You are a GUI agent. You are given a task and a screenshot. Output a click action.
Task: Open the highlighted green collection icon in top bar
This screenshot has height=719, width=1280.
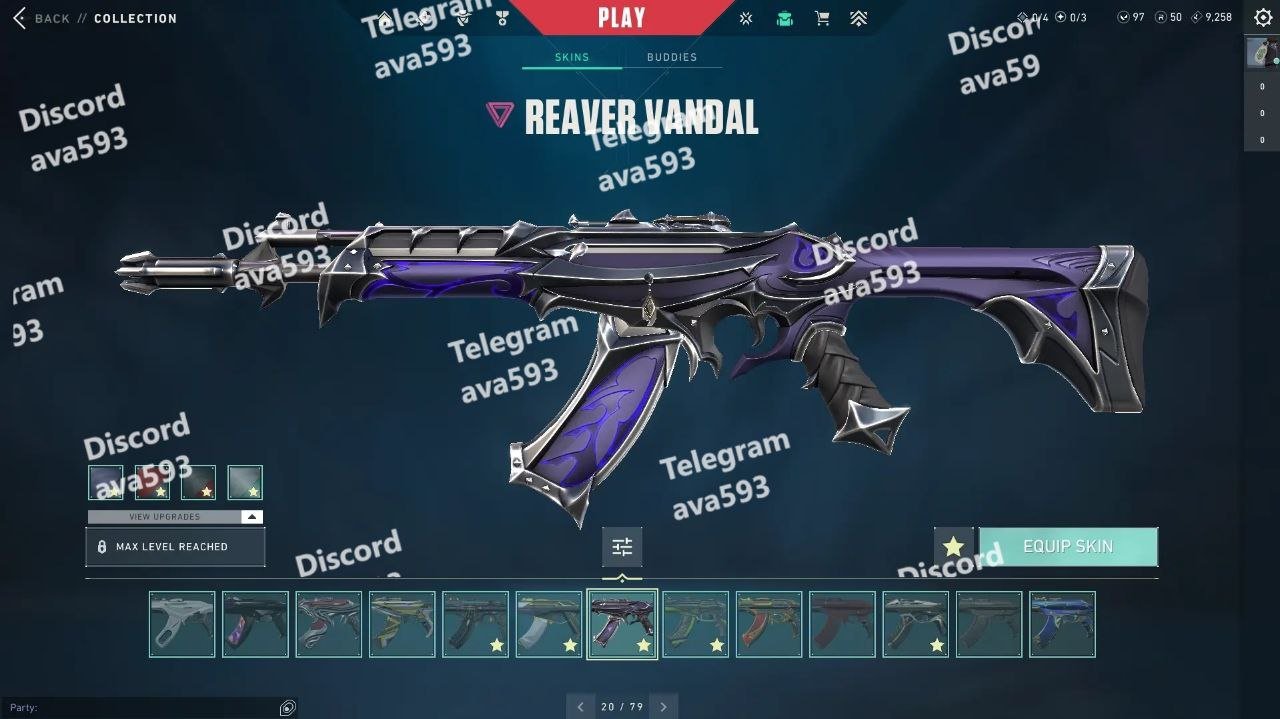point(785,18)
